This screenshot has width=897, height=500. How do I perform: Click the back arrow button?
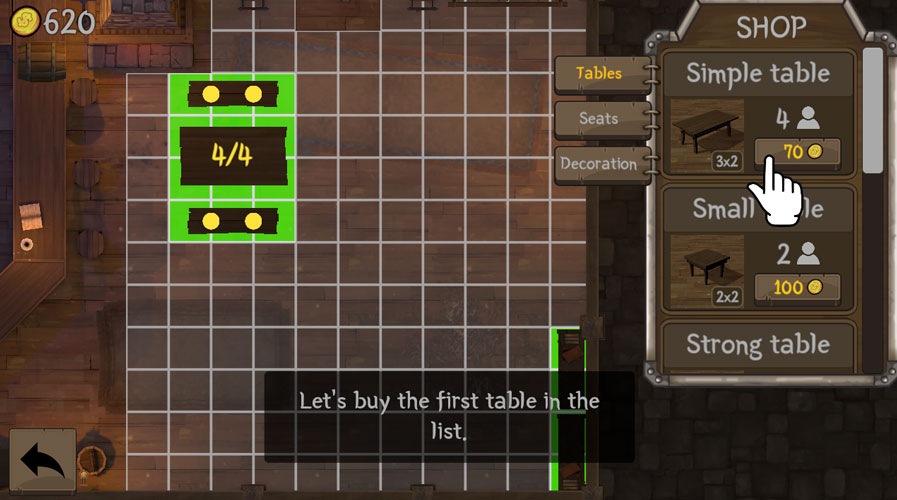pyautogui.click(x=43, y=461)
